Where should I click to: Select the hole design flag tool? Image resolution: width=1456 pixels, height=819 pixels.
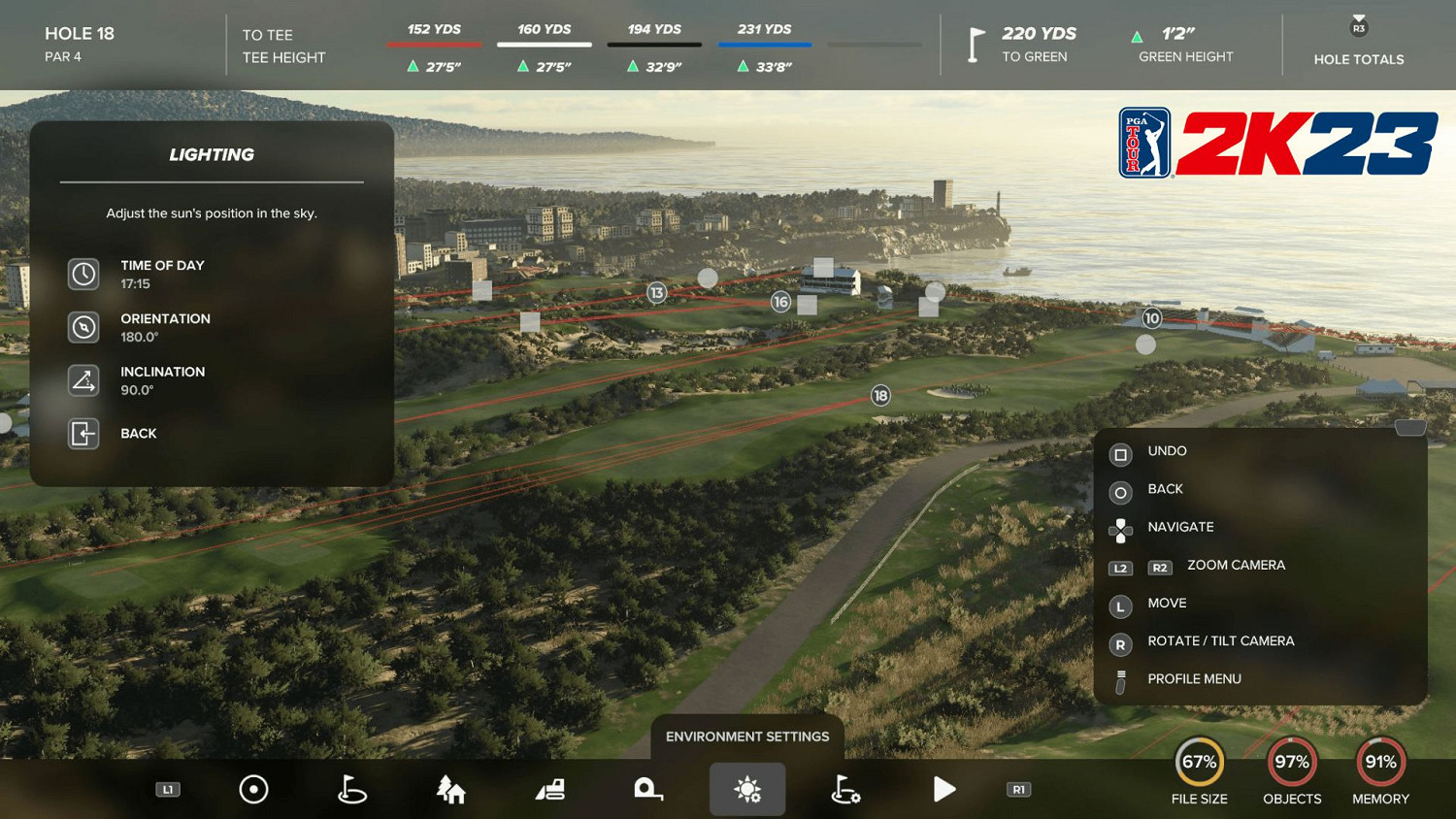tap(350, 789)
